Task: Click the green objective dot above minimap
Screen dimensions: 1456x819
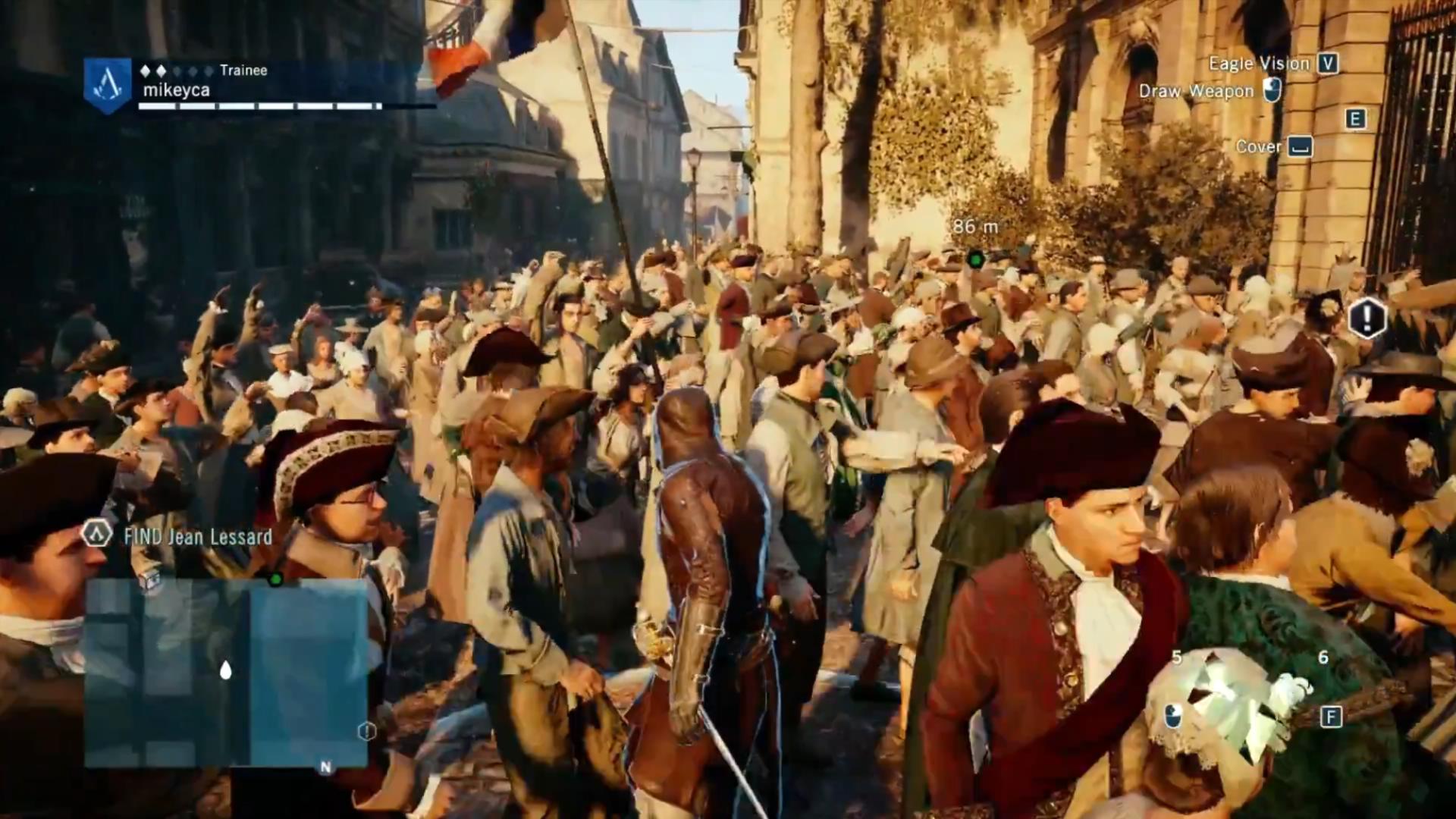Action: click(x=275, y=579)
